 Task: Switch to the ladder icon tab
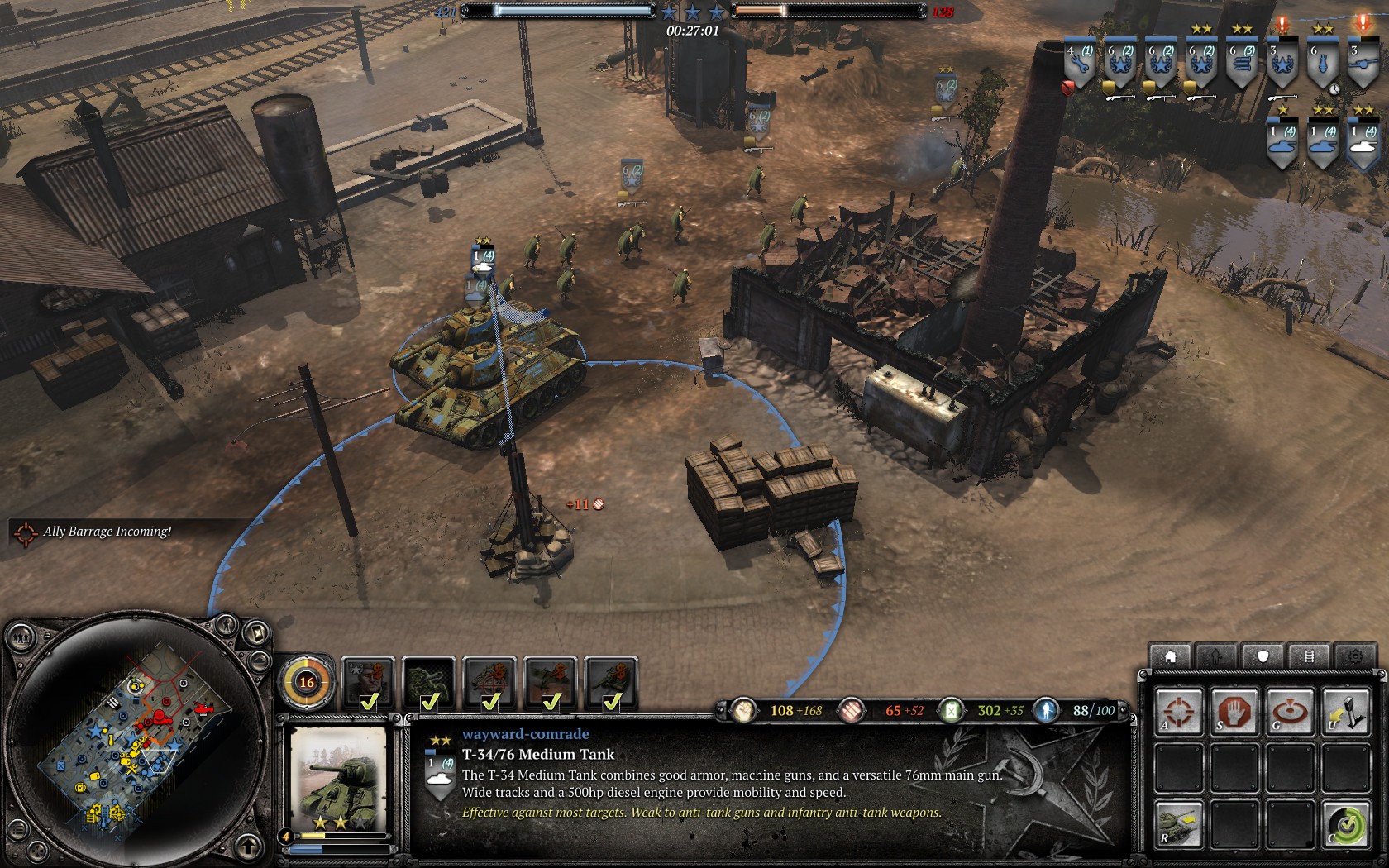(1309, 656)
